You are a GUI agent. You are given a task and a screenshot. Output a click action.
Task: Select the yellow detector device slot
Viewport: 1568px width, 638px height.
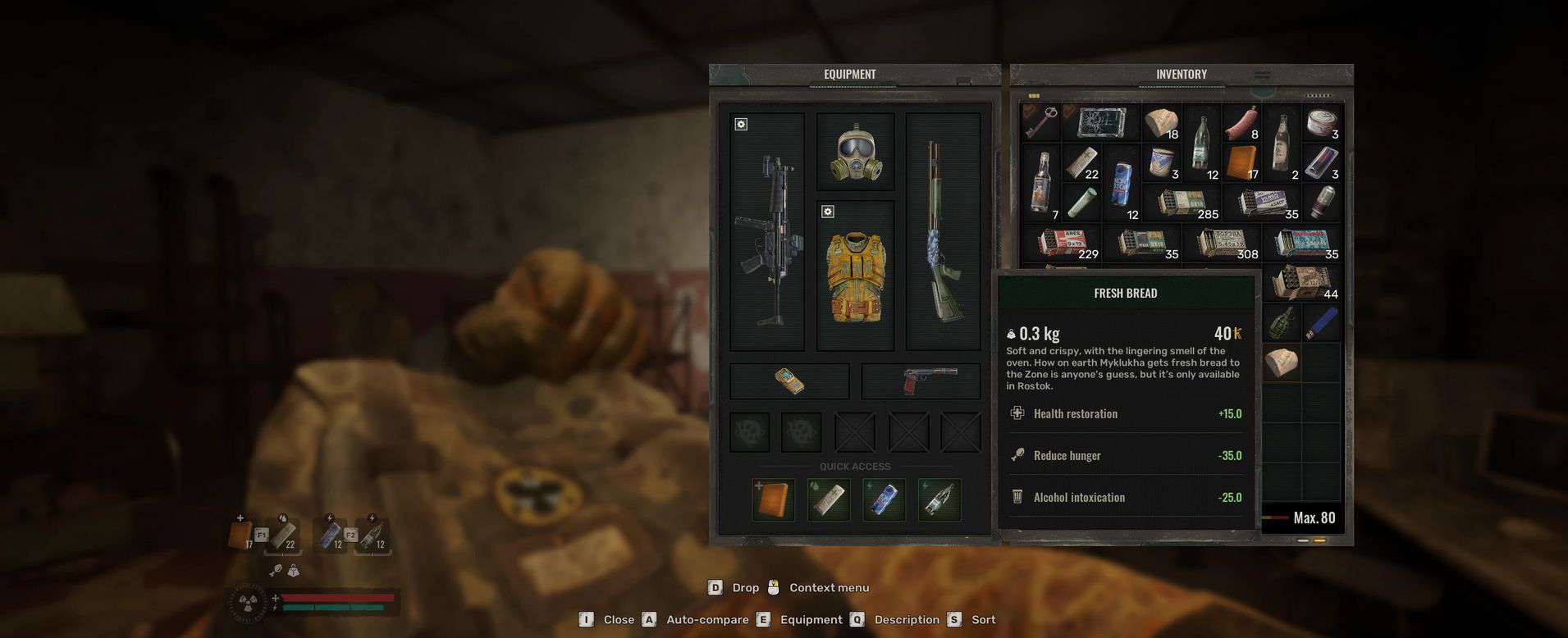789,381
